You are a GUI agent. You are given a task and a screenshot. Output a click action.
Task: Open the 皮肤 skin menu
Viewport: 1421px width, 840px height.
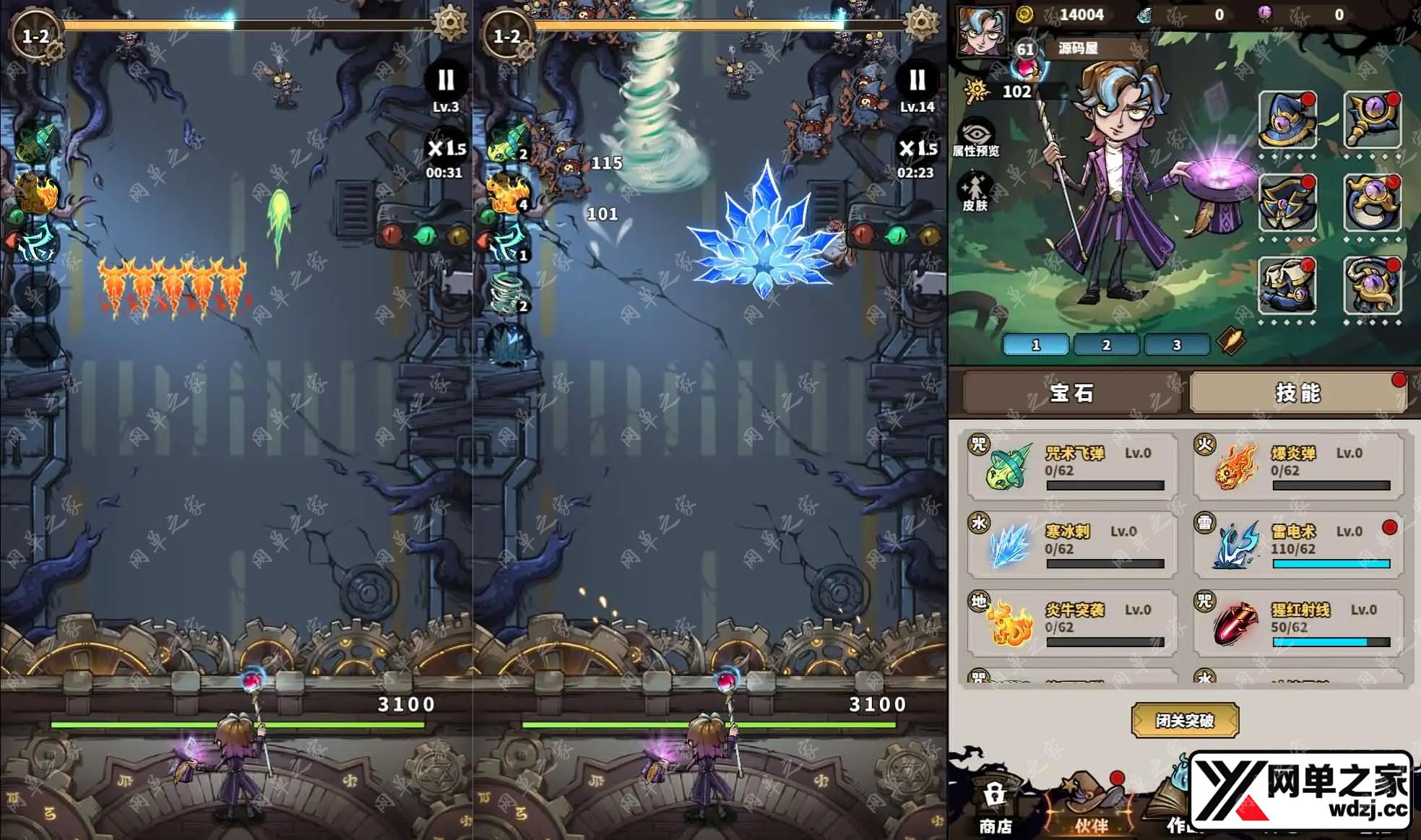click(975, 193)
